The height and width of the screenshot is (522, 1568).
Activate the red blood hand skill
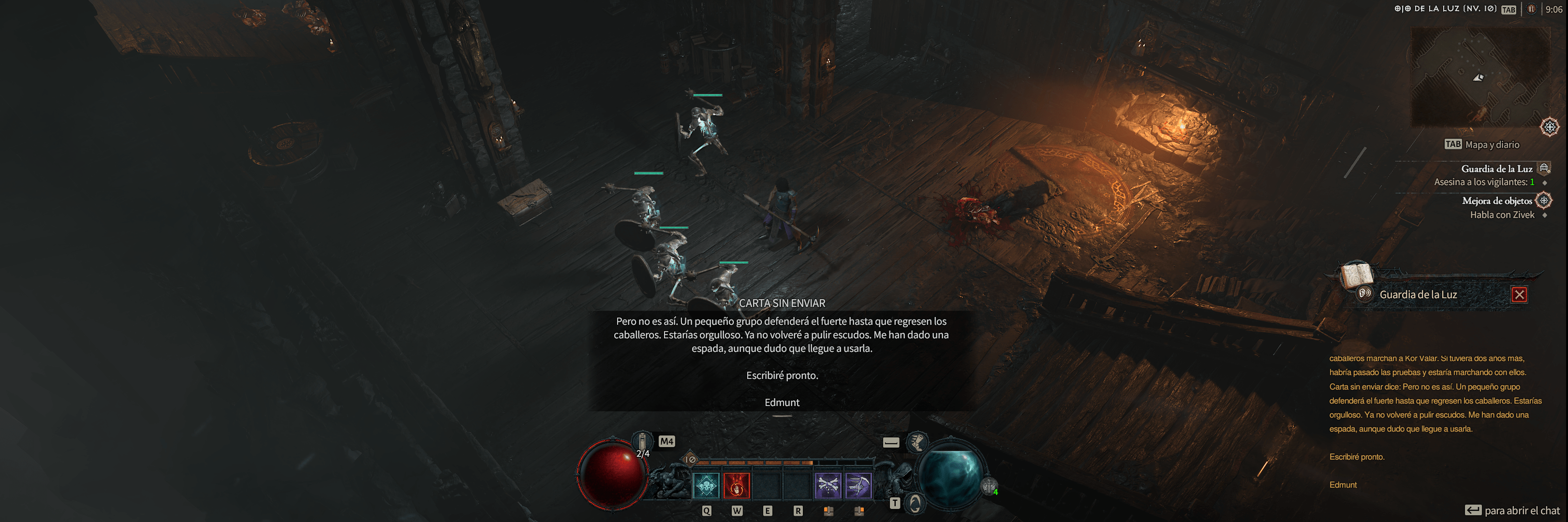click(x=737, y=485)
